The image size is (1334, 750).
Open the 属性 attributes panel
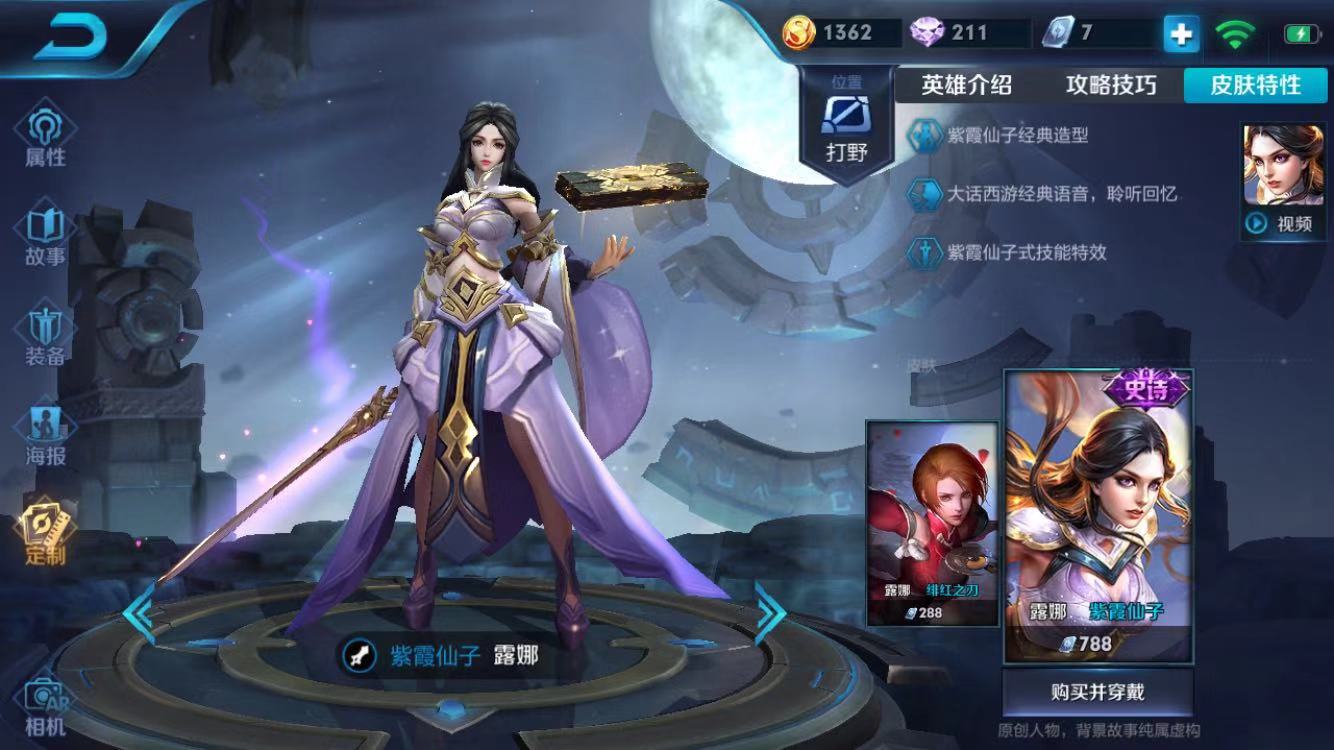[x=47, y=130]
